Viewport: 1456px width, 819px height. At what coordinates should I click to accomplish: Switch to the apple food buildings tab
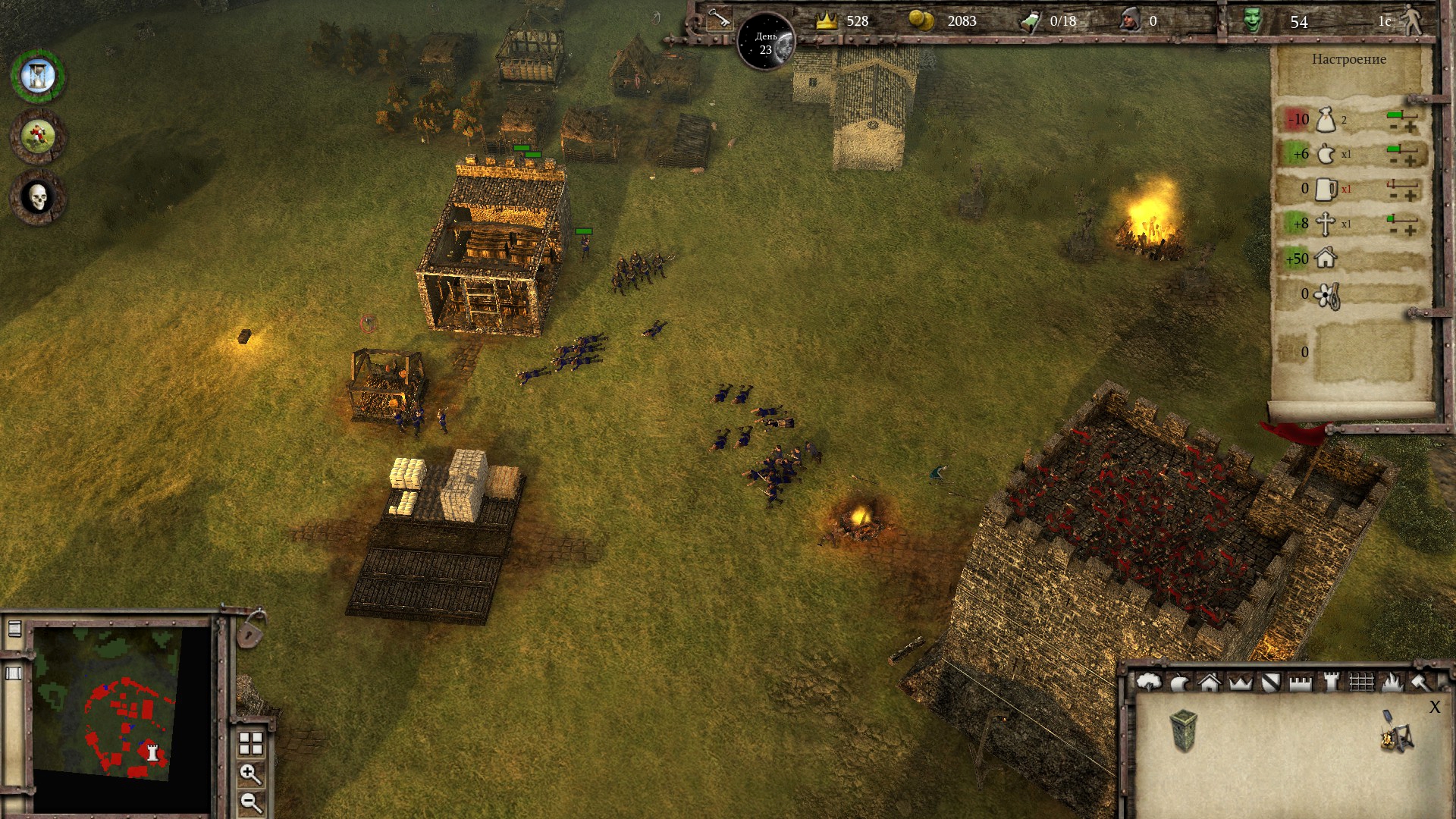coord(1179,683)
